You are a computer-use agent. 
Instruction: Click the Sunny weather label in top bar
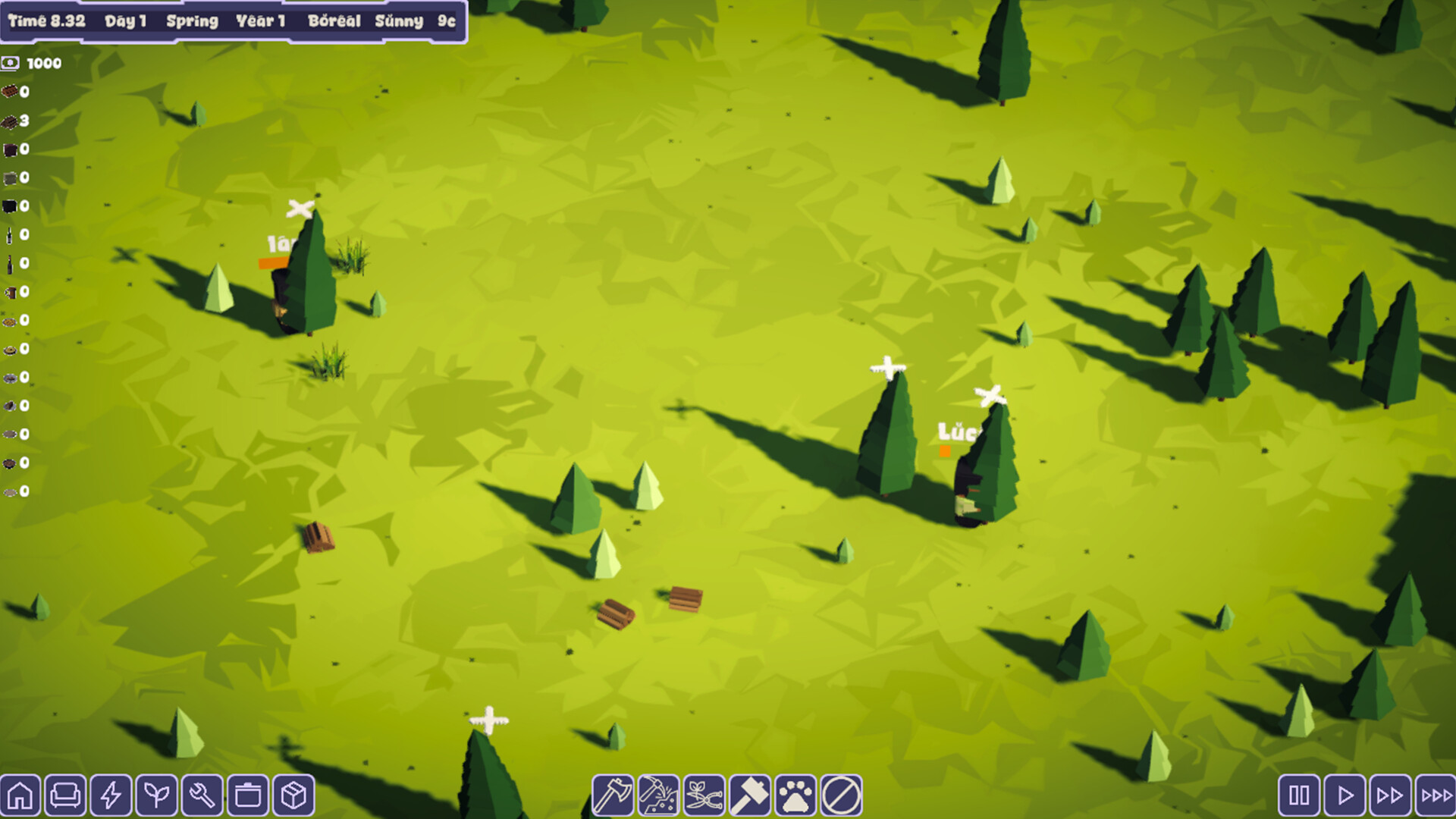point(398,21)
